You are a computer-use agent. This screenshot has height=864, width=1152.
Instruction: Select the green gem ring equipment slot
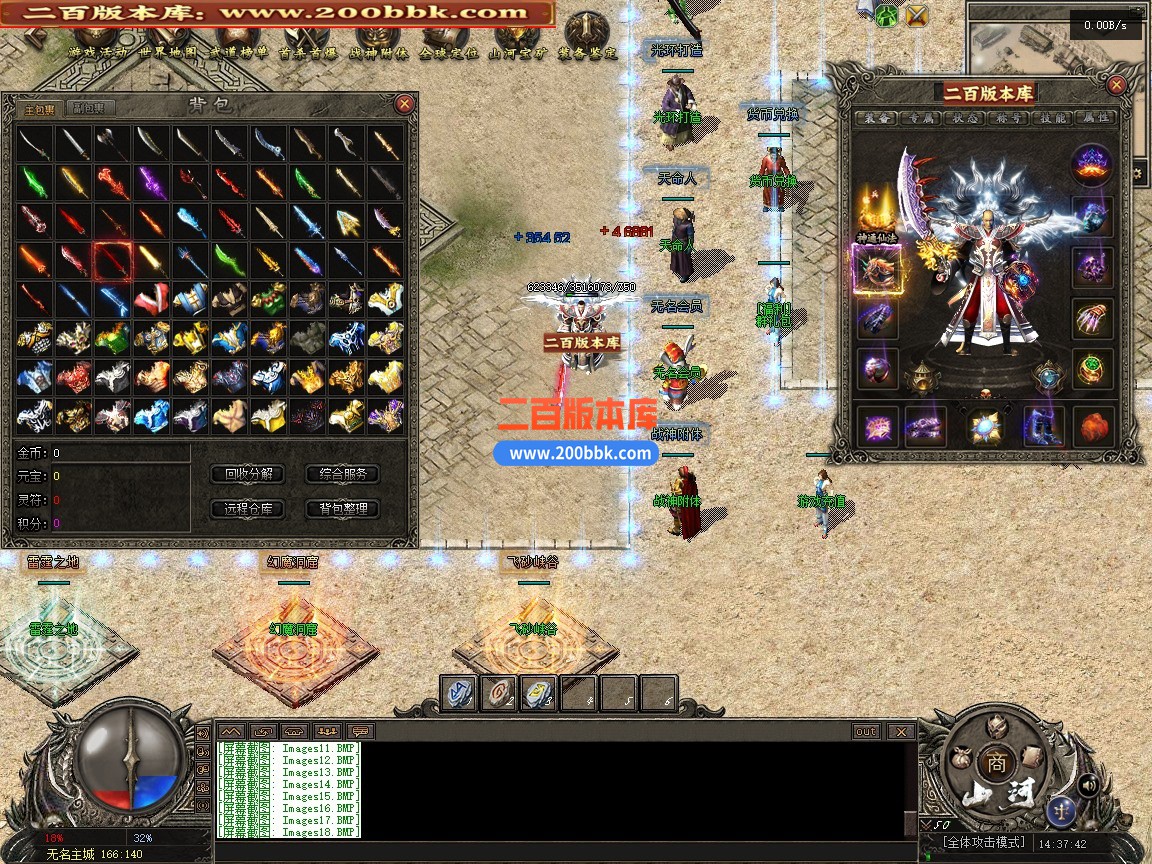pos(1093,367)
